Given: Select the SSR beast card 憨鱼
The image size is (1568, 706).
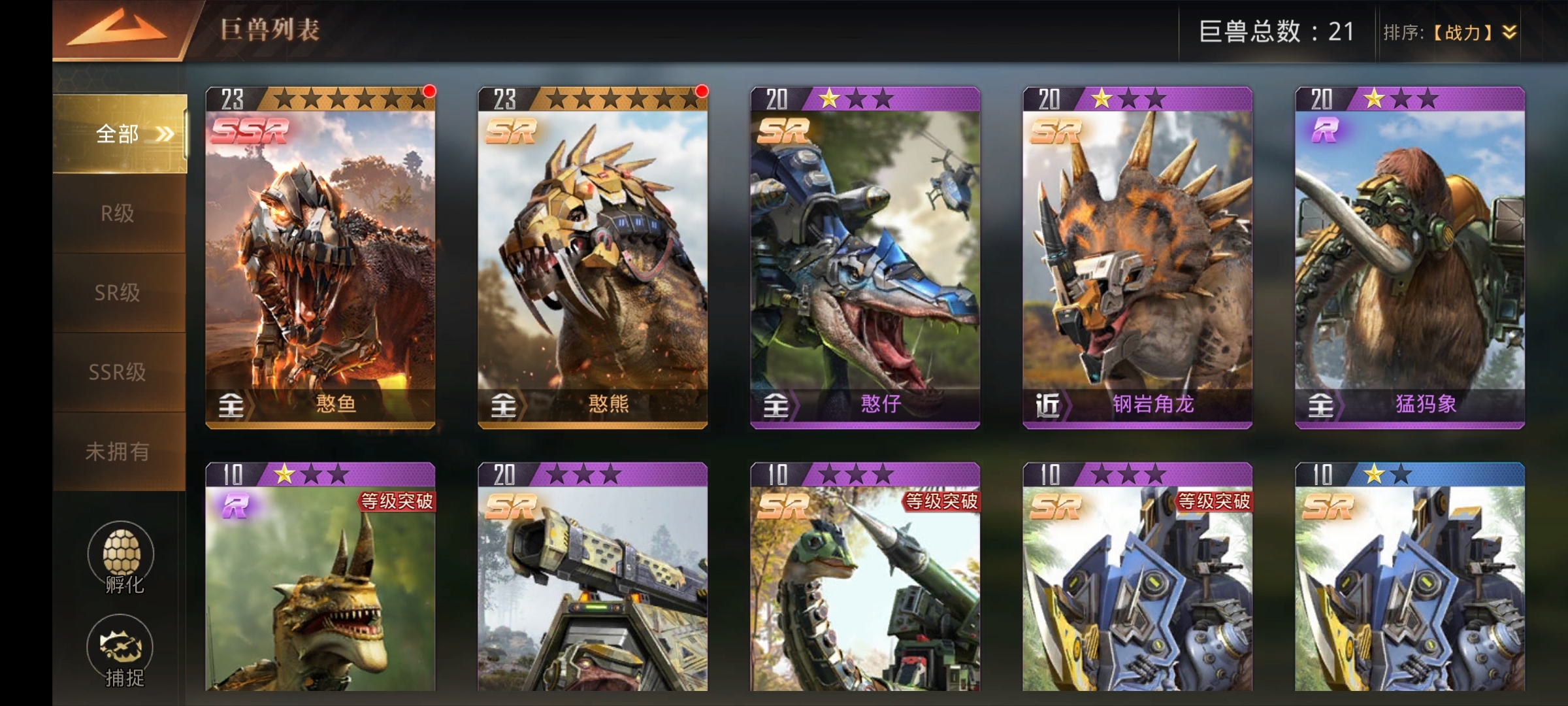Looking at the screenshot, I should tap(320, 258).
